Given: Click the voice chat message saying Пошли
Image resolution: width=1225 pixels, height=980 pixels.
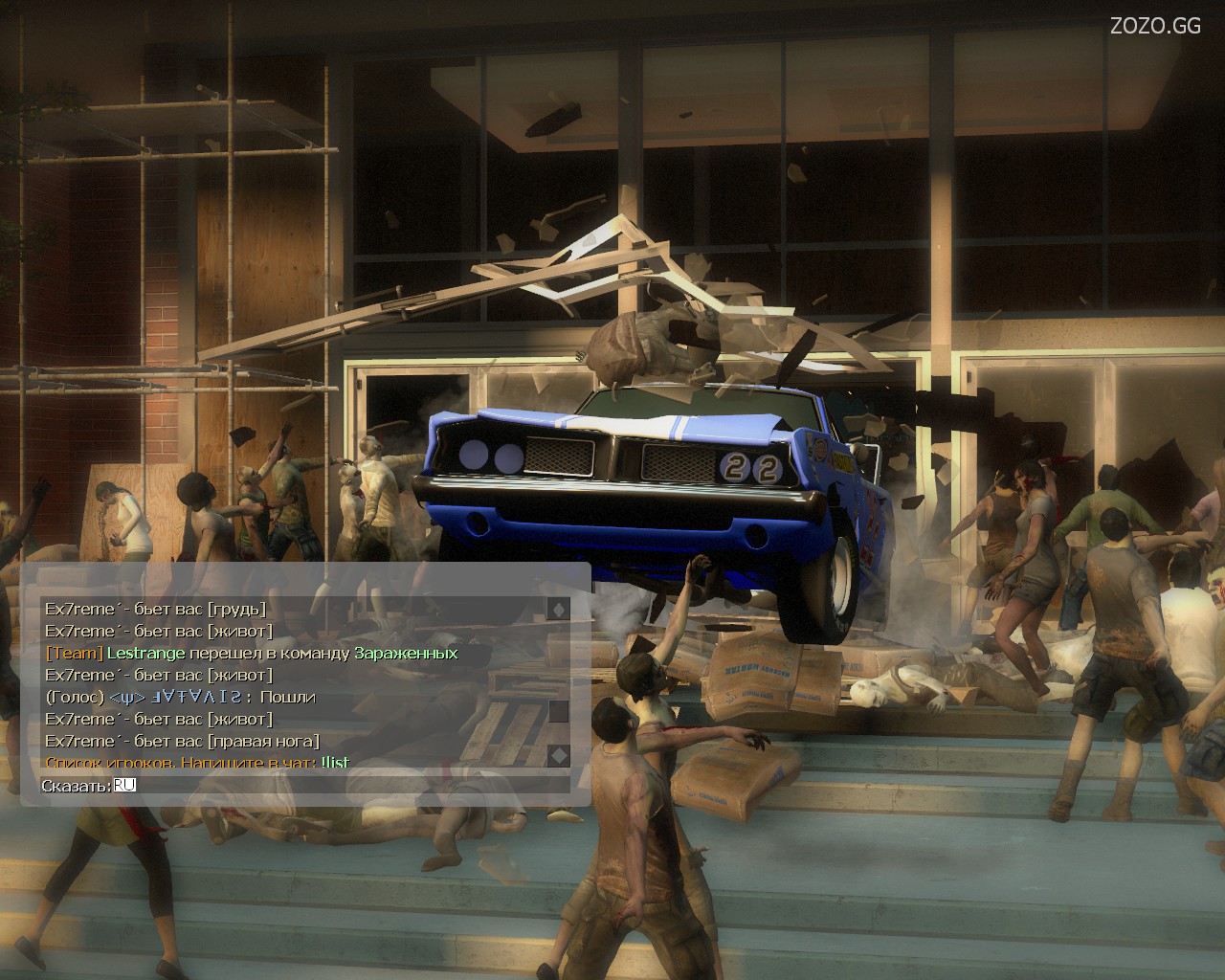Looking at the screenshot, I should 181,698.
